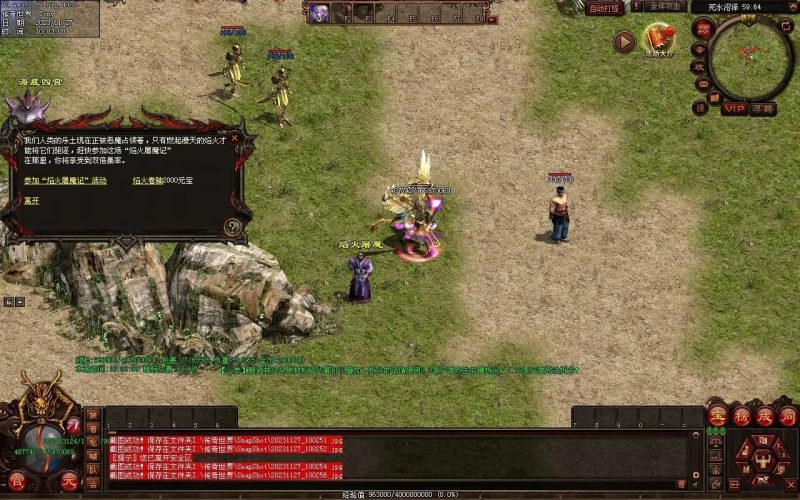Toggle the 自动打怪 auto-fight button

pos(604,8)
